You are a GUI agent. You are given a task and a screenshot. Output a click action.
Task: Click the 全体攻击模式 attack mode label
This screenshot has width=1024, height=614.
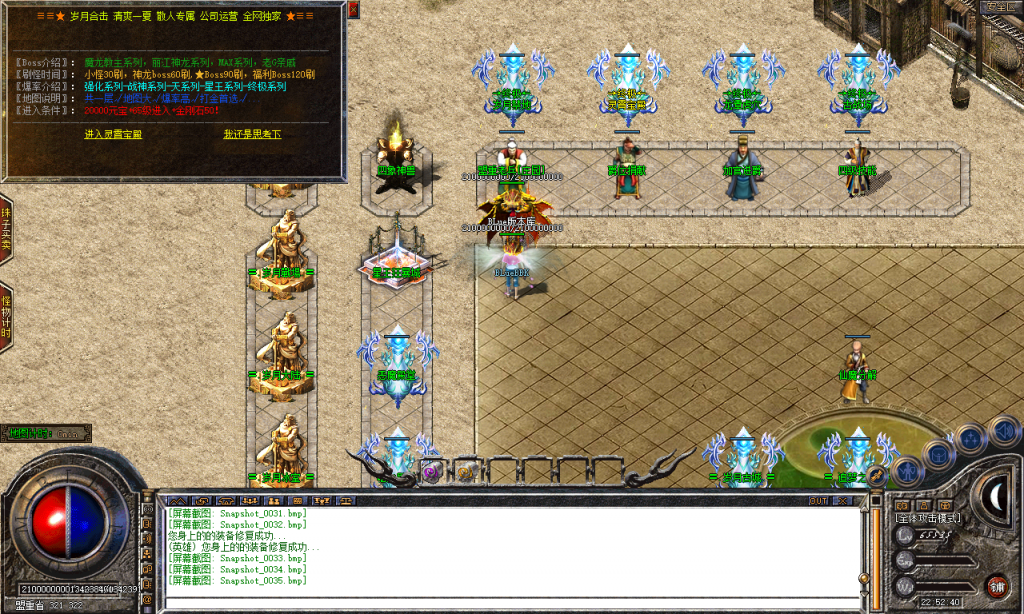[929, 518]
